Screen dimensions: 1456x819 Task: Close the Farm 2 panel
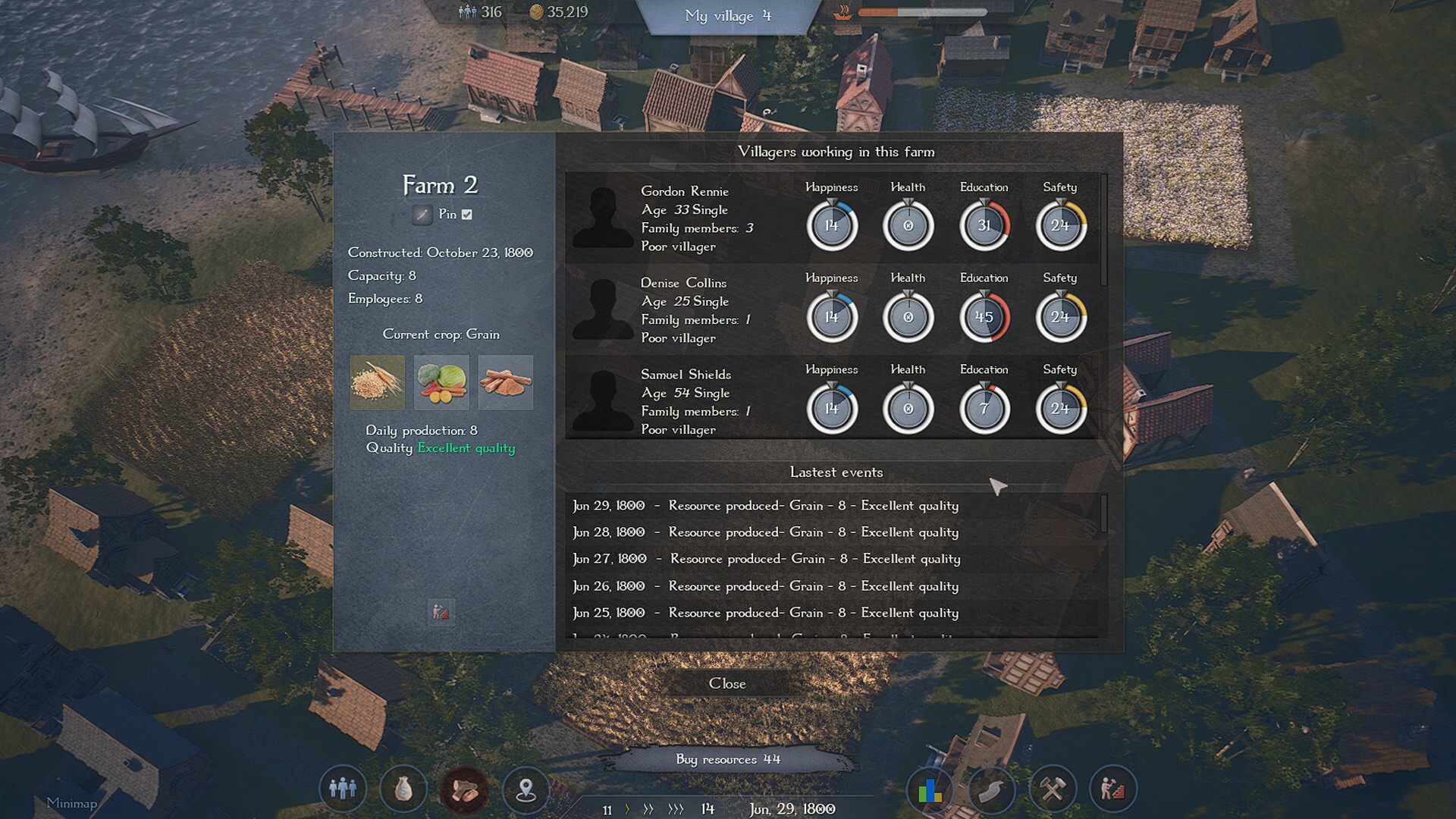click(x=727, y=683)
